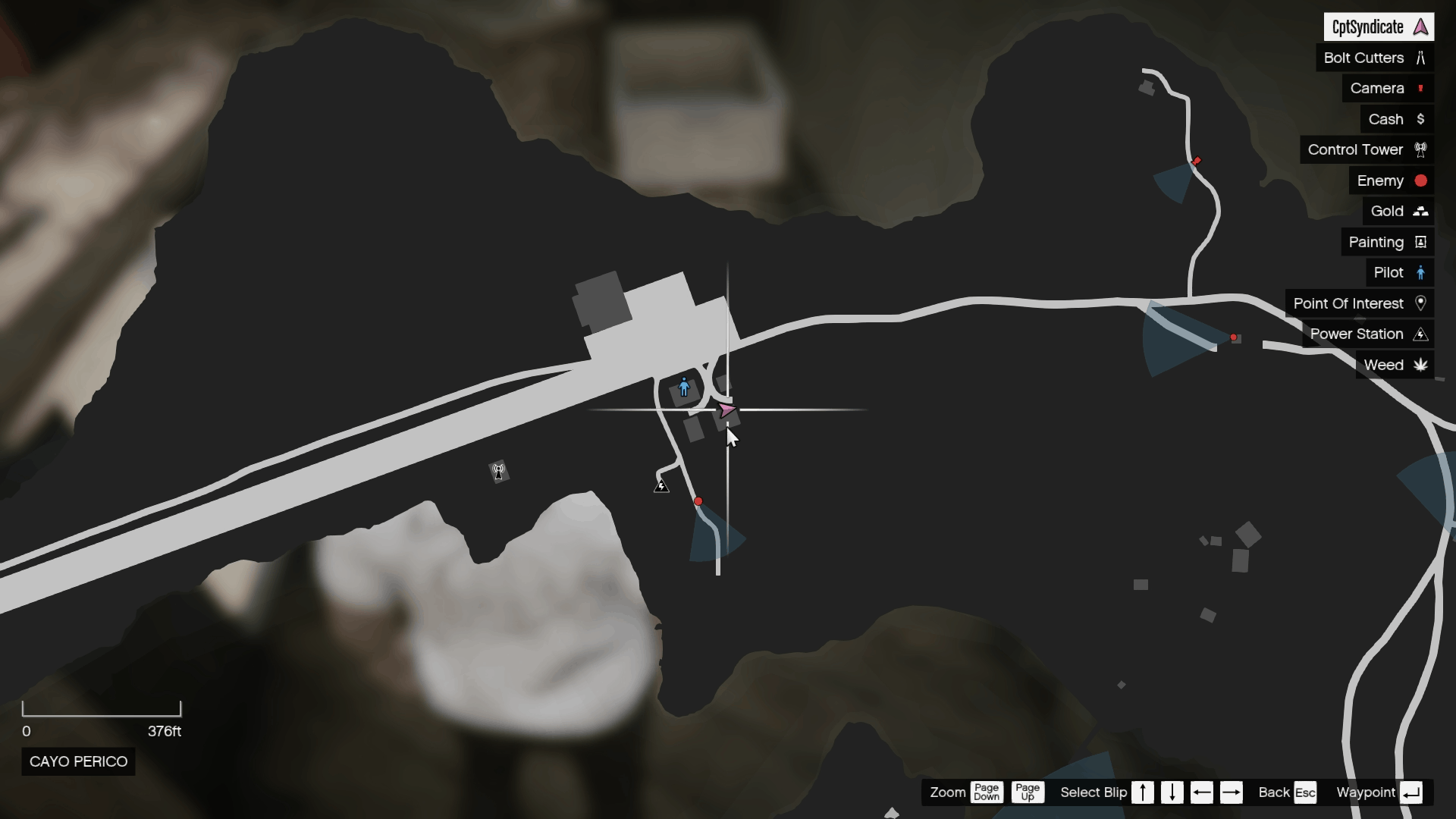The width and height of the screenshot is (1456, 819).
Task: Select the control tower icon on the runway area
Action: [x=497, y=470]
